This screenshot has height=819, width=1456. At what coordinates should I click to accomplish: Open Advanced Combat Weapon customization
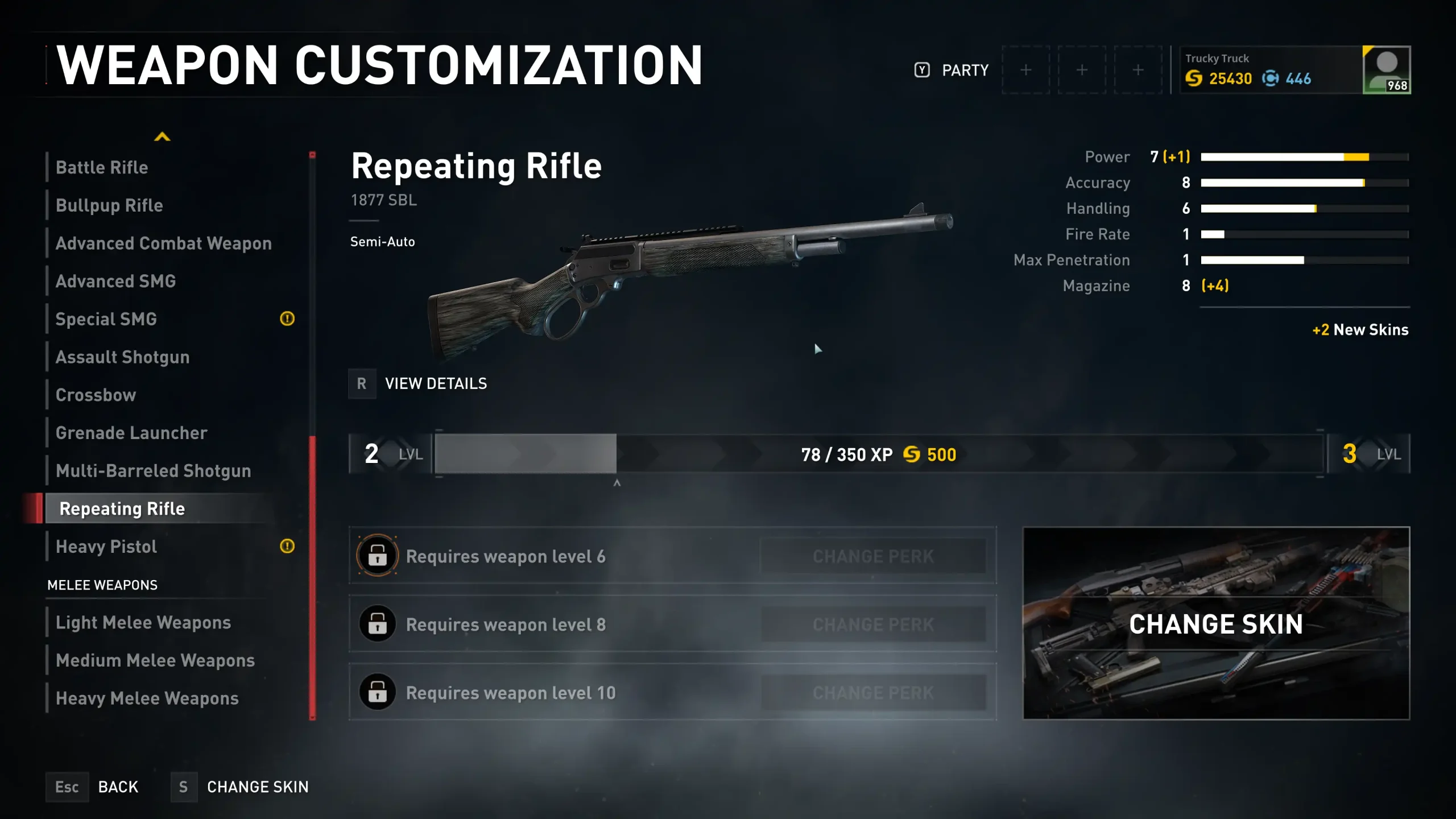pyautogui.click(x=164, y=243)
